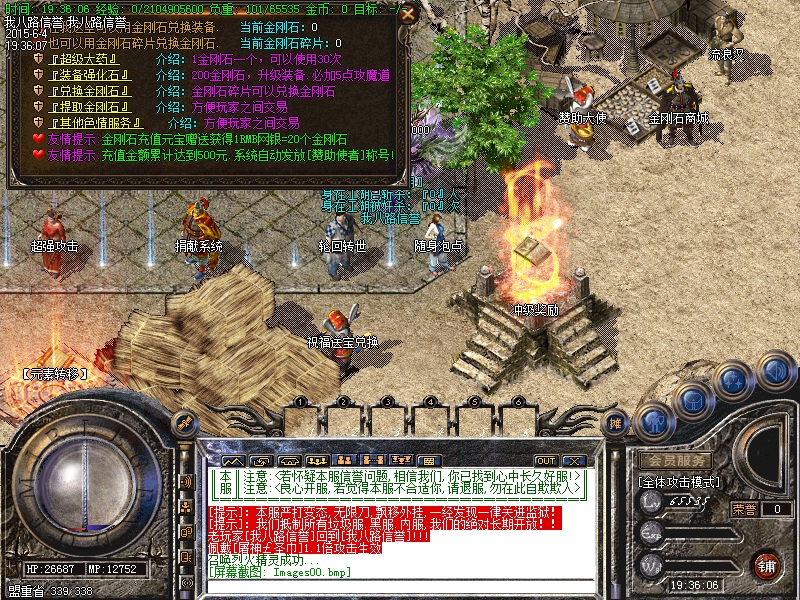Click the OUT button in chat panel
Screen dimensions: 800x600
[x=546, y=460]
